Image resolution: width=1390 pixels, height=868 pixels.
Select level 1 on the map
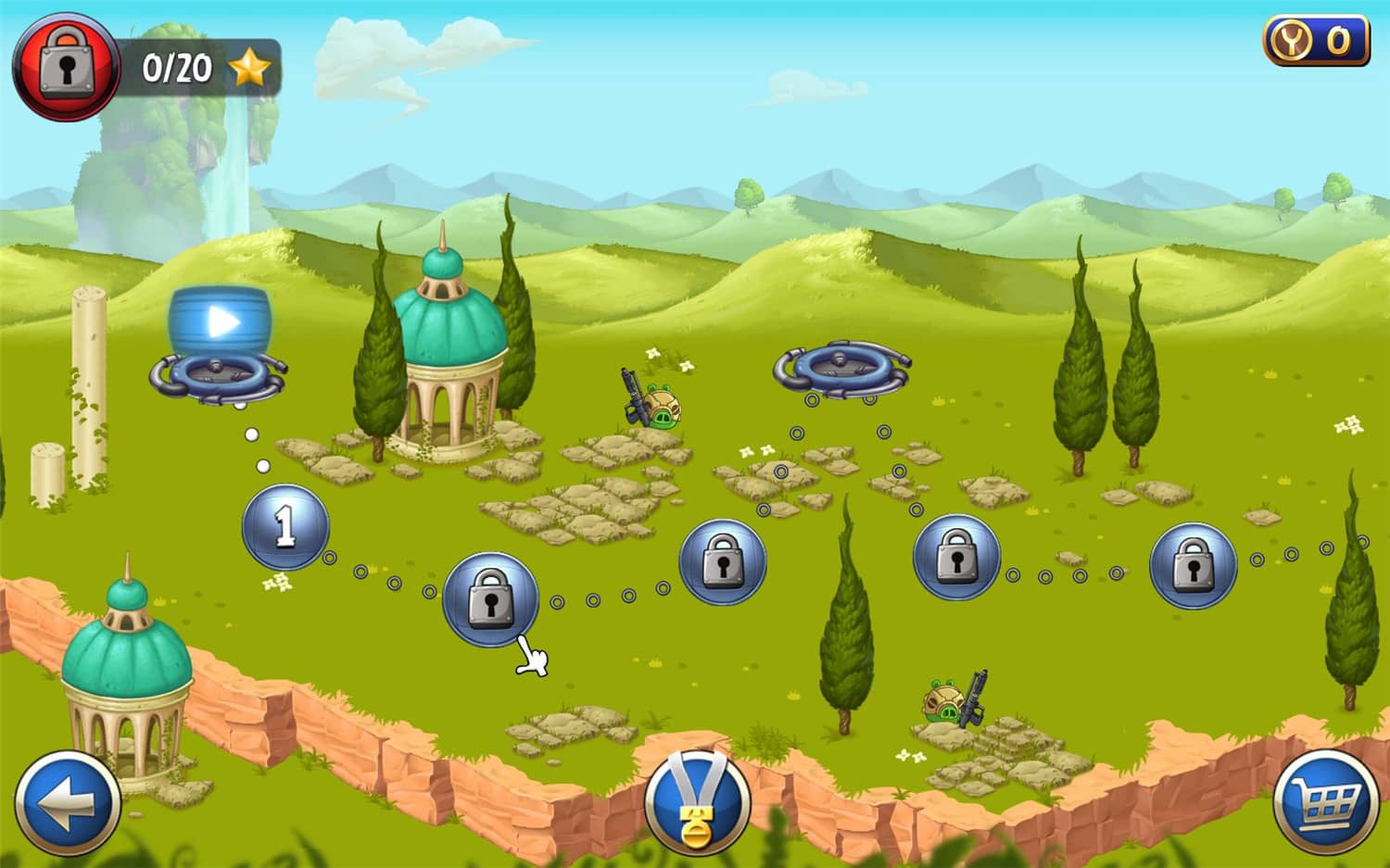[x=284, y=527]
